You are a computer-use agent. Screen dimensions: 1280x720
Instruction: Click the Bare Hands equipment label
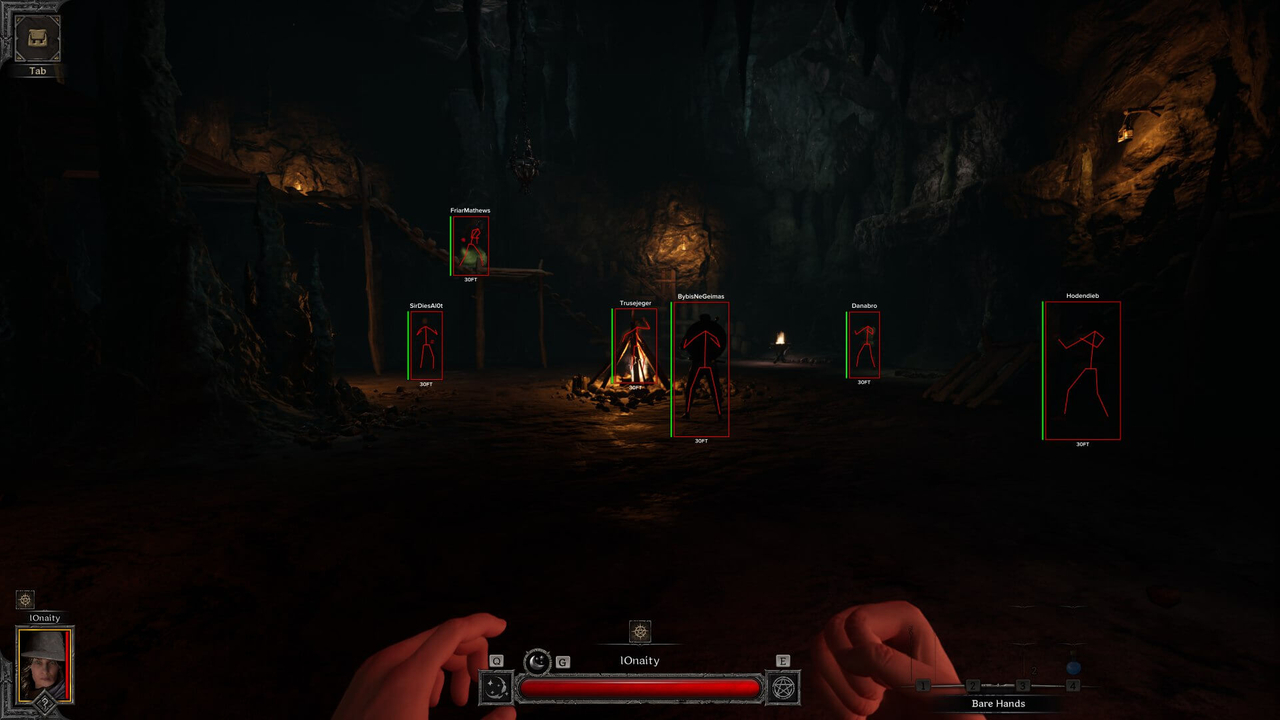(x=998, y=703)
